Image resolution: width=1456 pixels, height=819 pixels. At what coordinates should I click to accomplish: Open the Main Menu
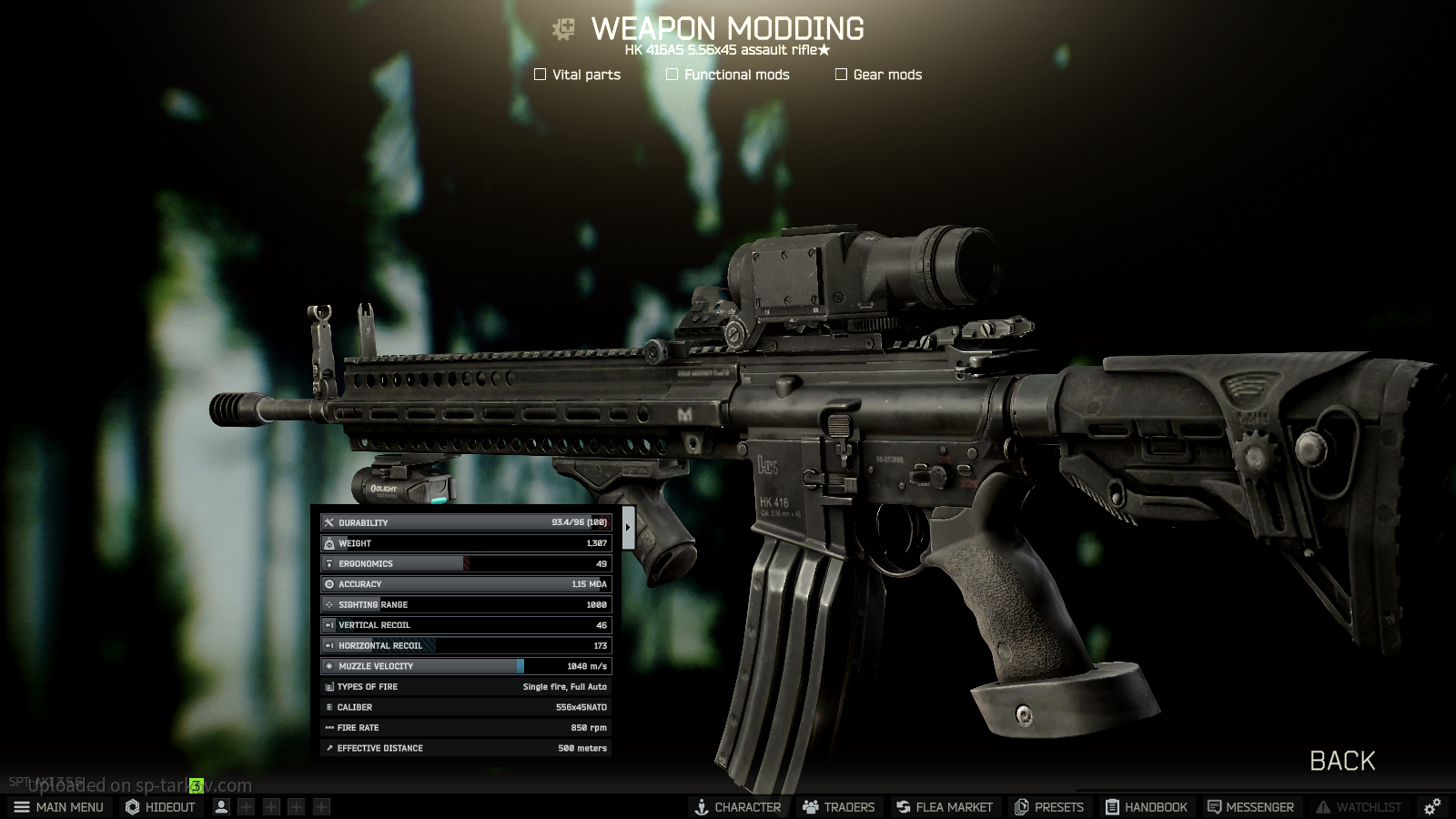pos(59,807)
